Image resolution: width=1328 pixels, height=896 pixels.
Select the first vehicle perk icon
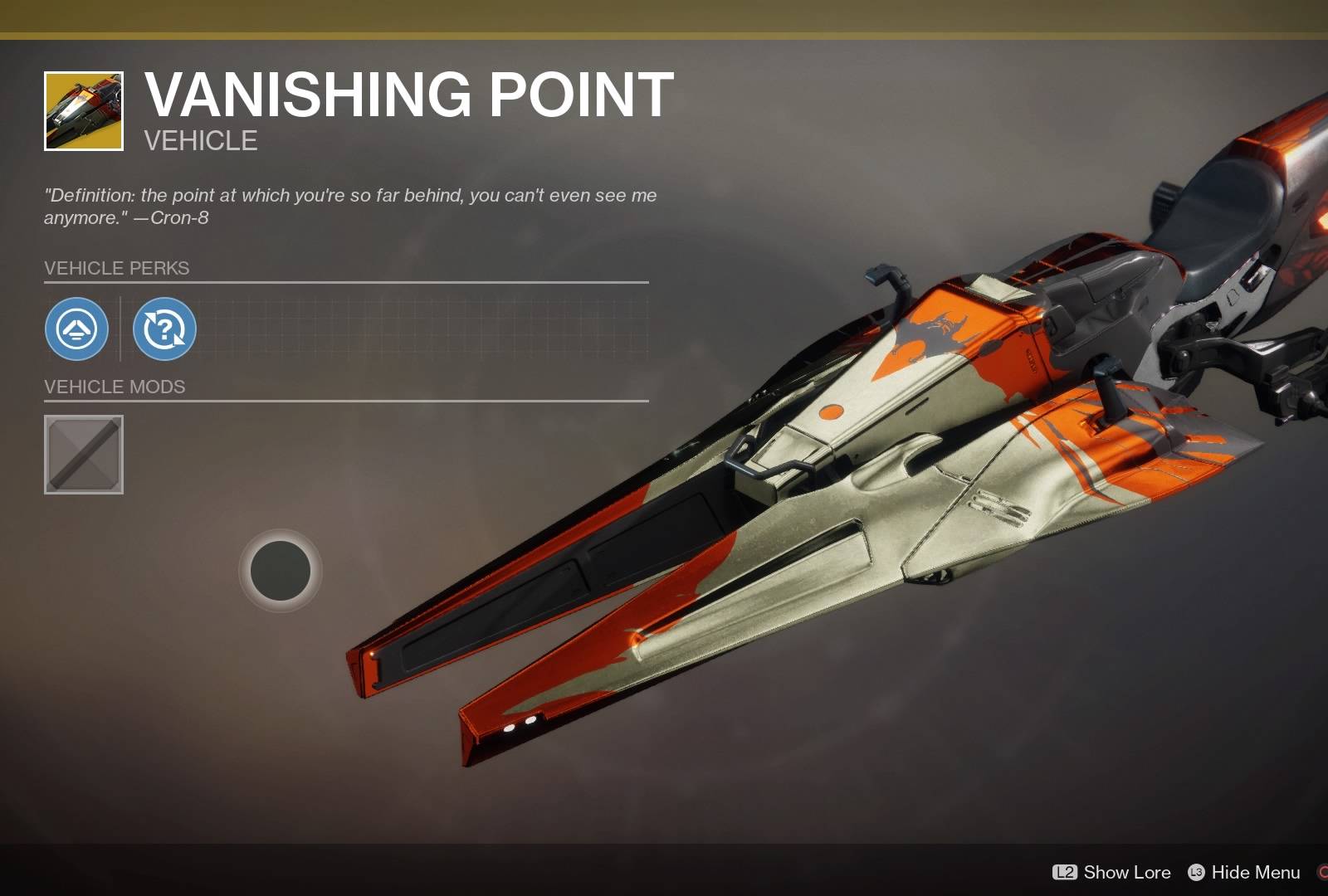[76, 329]
